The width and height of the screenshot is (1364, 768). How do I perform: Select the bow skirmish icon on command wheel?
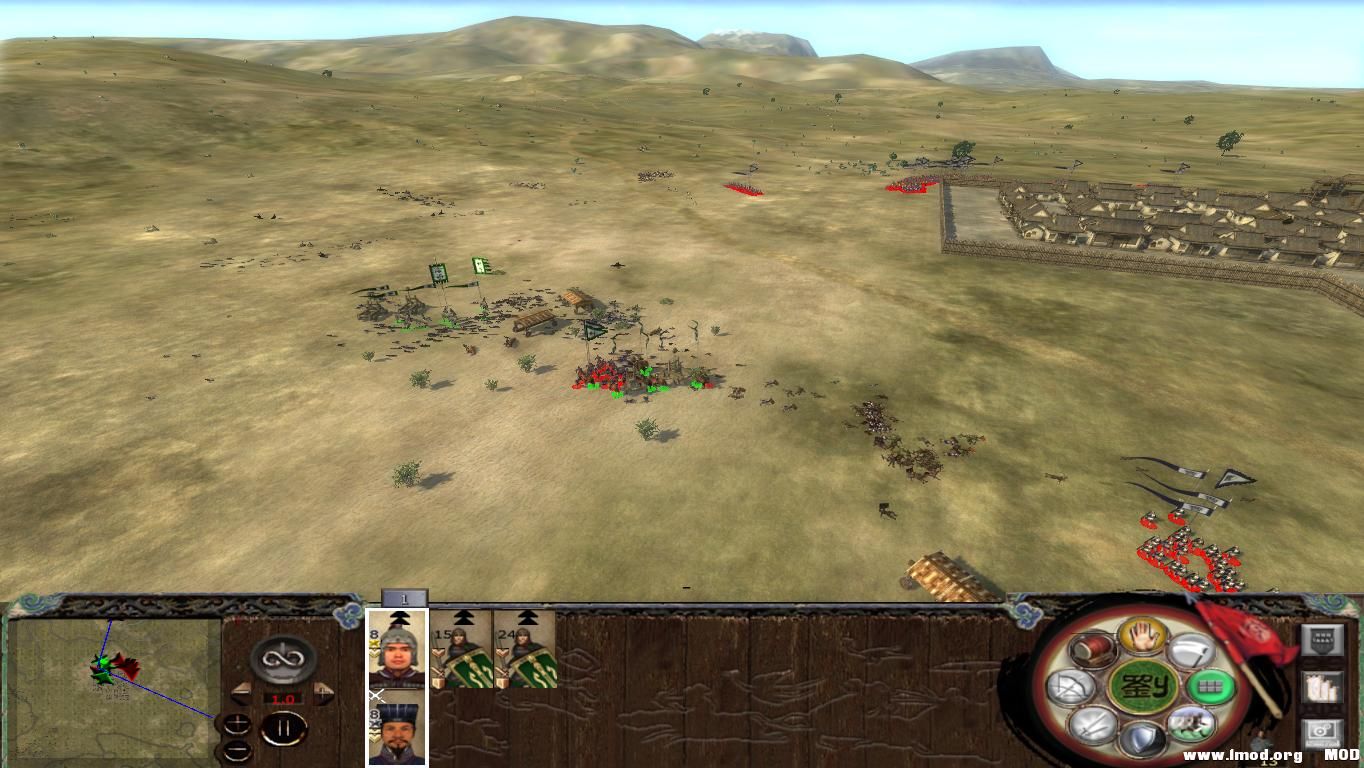click(1068, 687)
